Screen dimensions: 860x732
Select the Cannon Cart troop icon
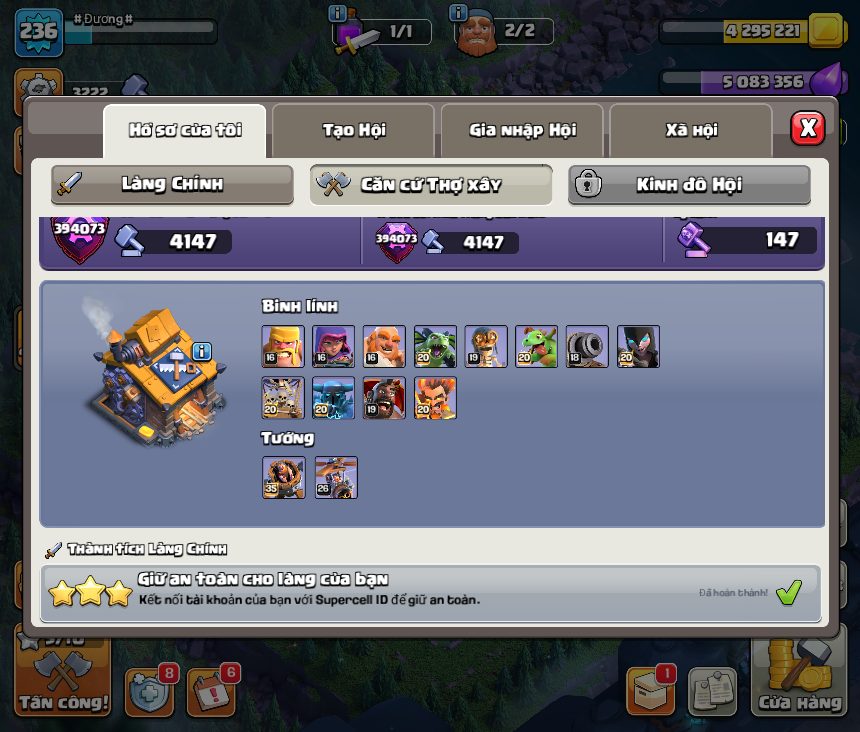[587, 346]
